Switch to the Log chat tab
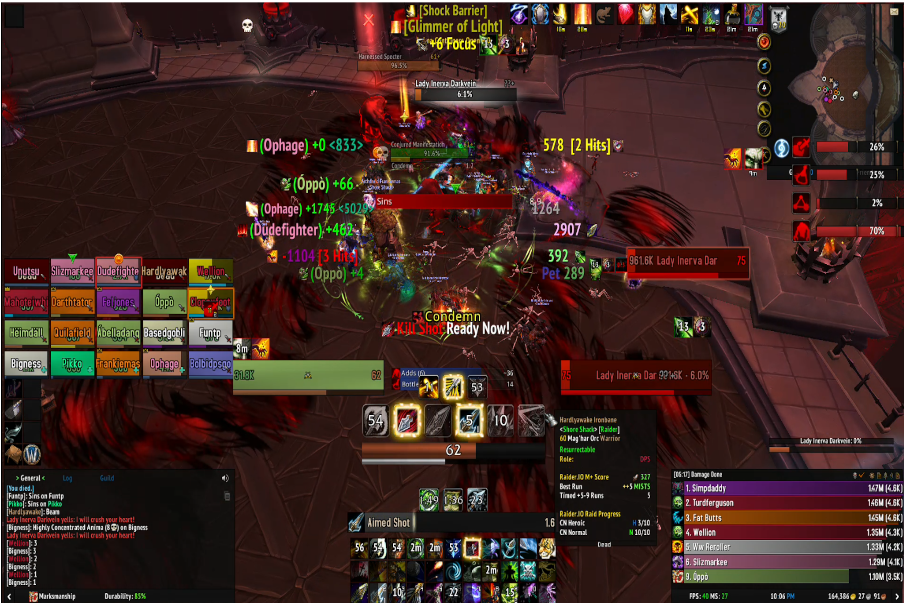The height and width of the screenshot is (603, 904). pyautogui.click(x=67, y=479)
